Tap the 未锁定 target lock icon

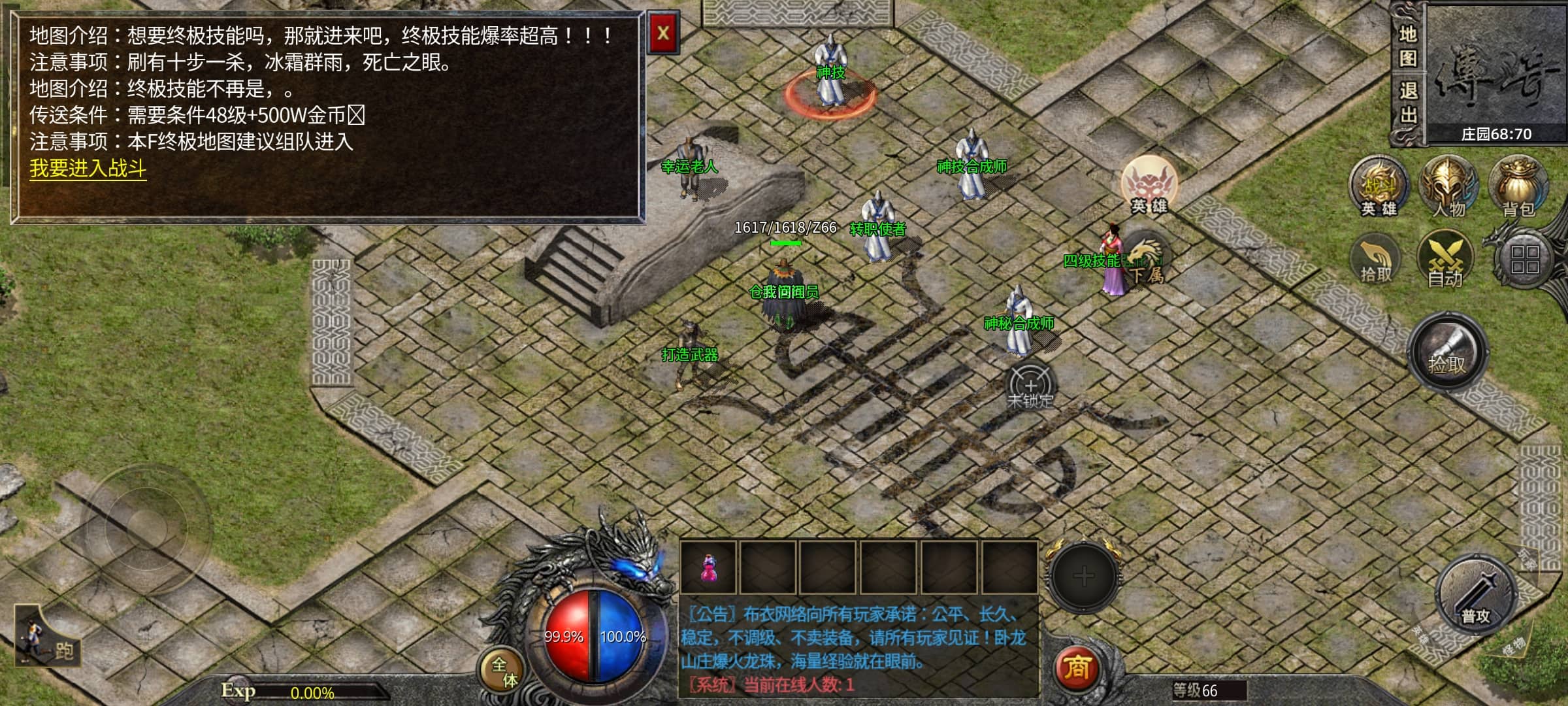click(1030, 386)
